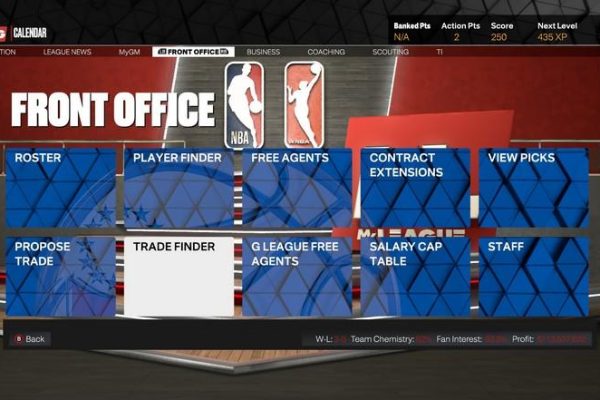Open the Free Agents tile
Viewport: 600px width, 400px height.
pyautogui.click(x=297, y=188)
